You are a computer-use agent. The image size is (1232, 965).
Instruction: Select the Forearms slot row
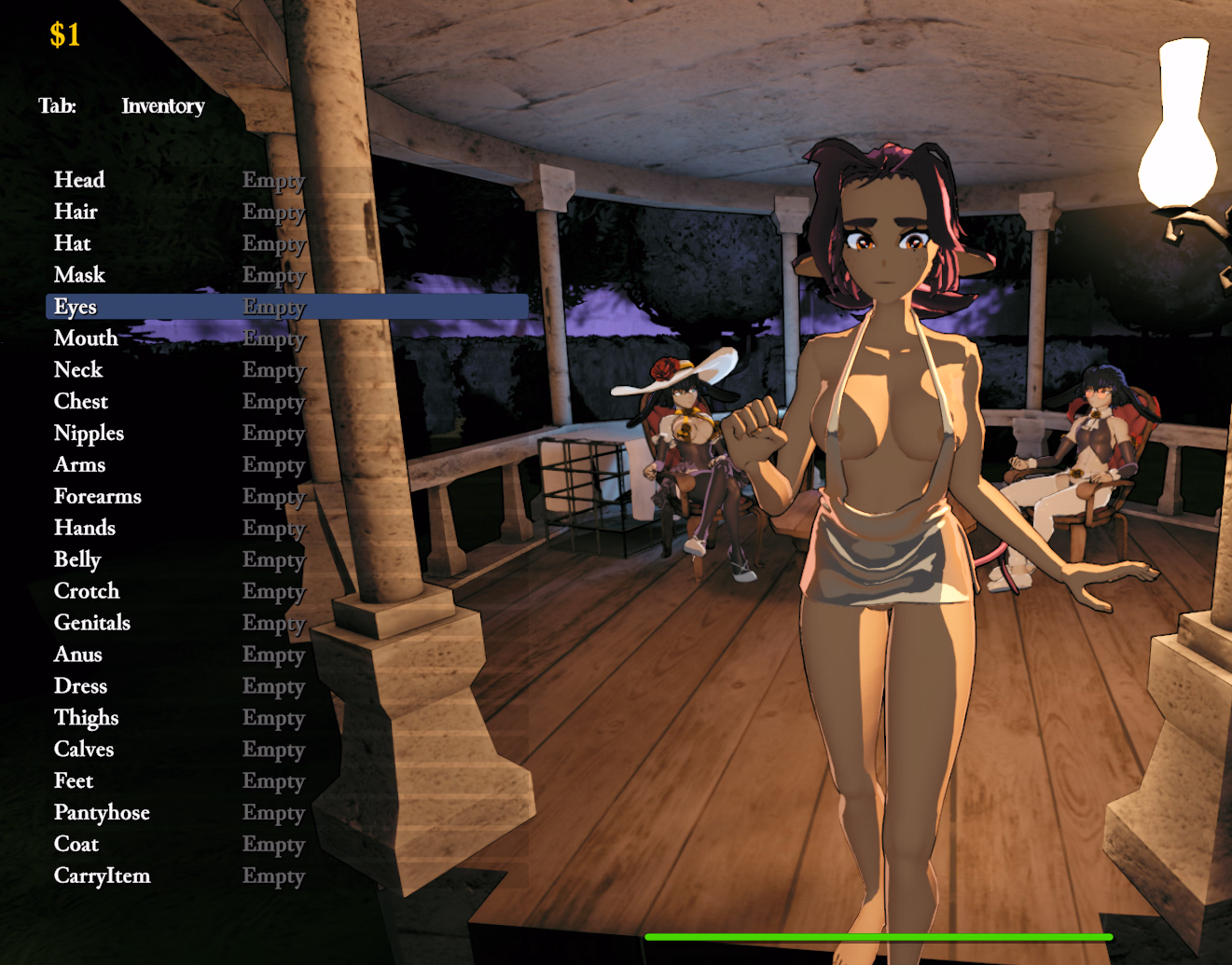pos(98,496)
